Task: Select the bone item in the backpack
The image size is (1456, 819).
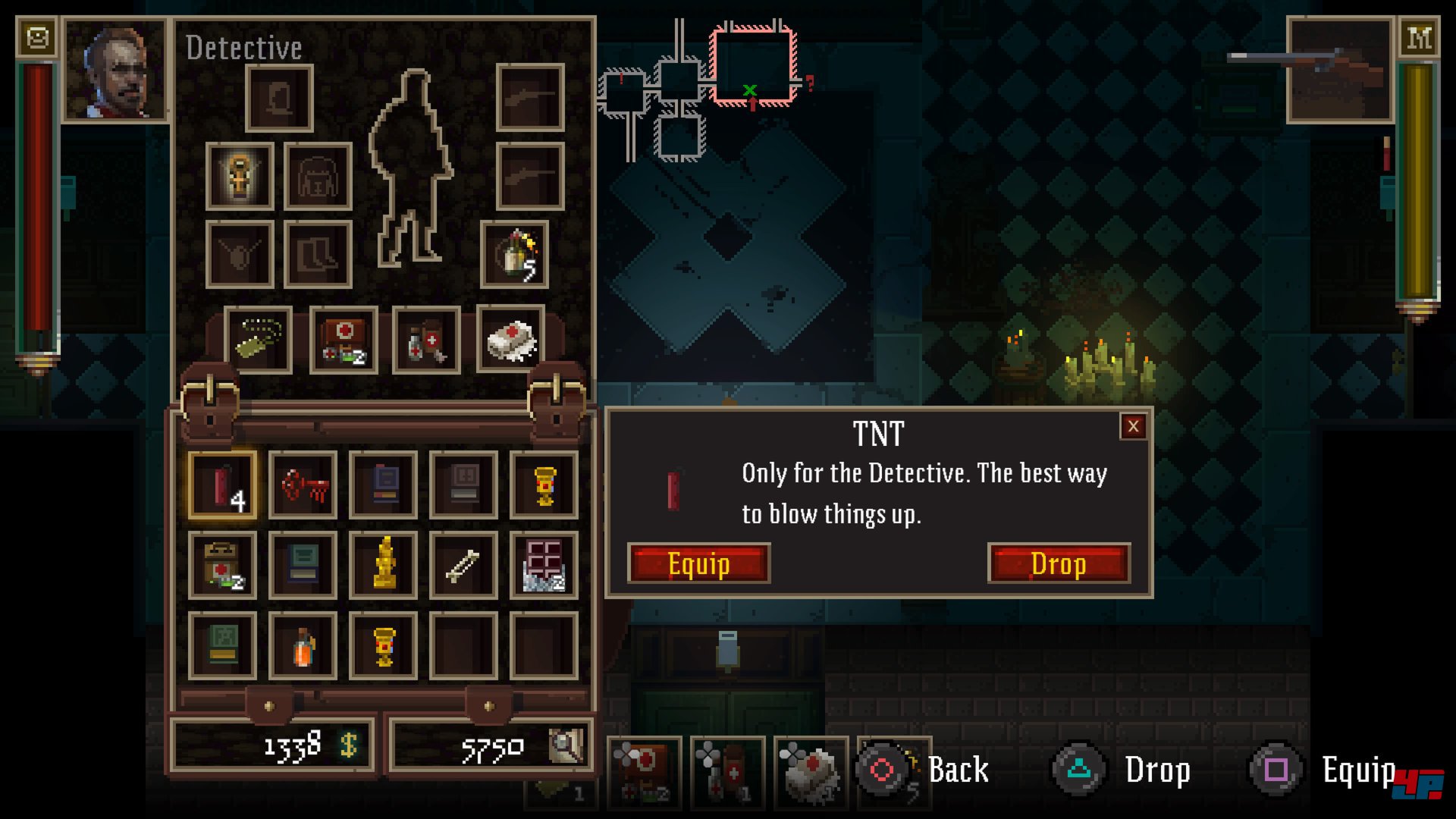Action: tap(463, 565)
